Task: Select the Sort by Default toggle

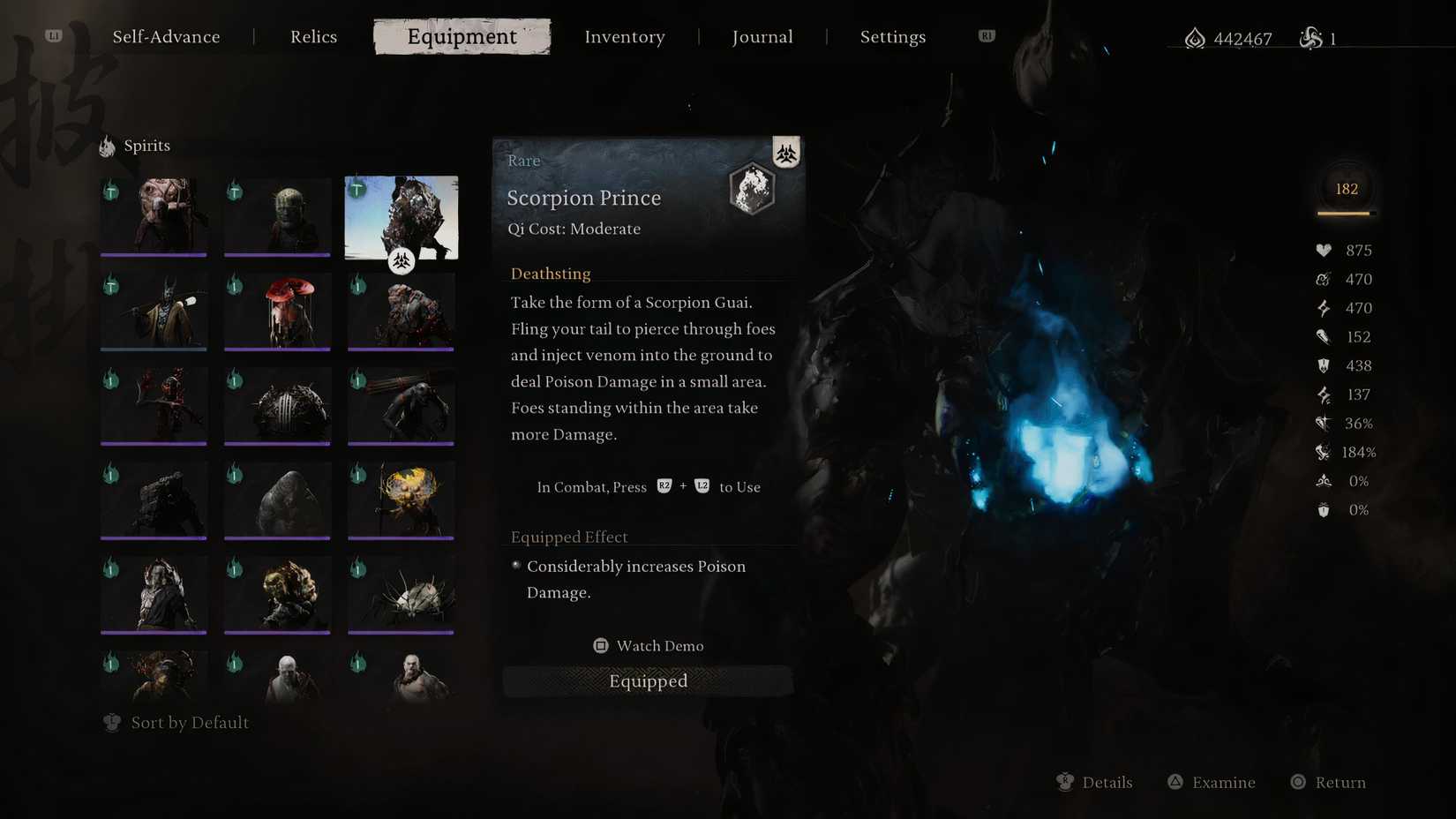Action: [176, 722]
